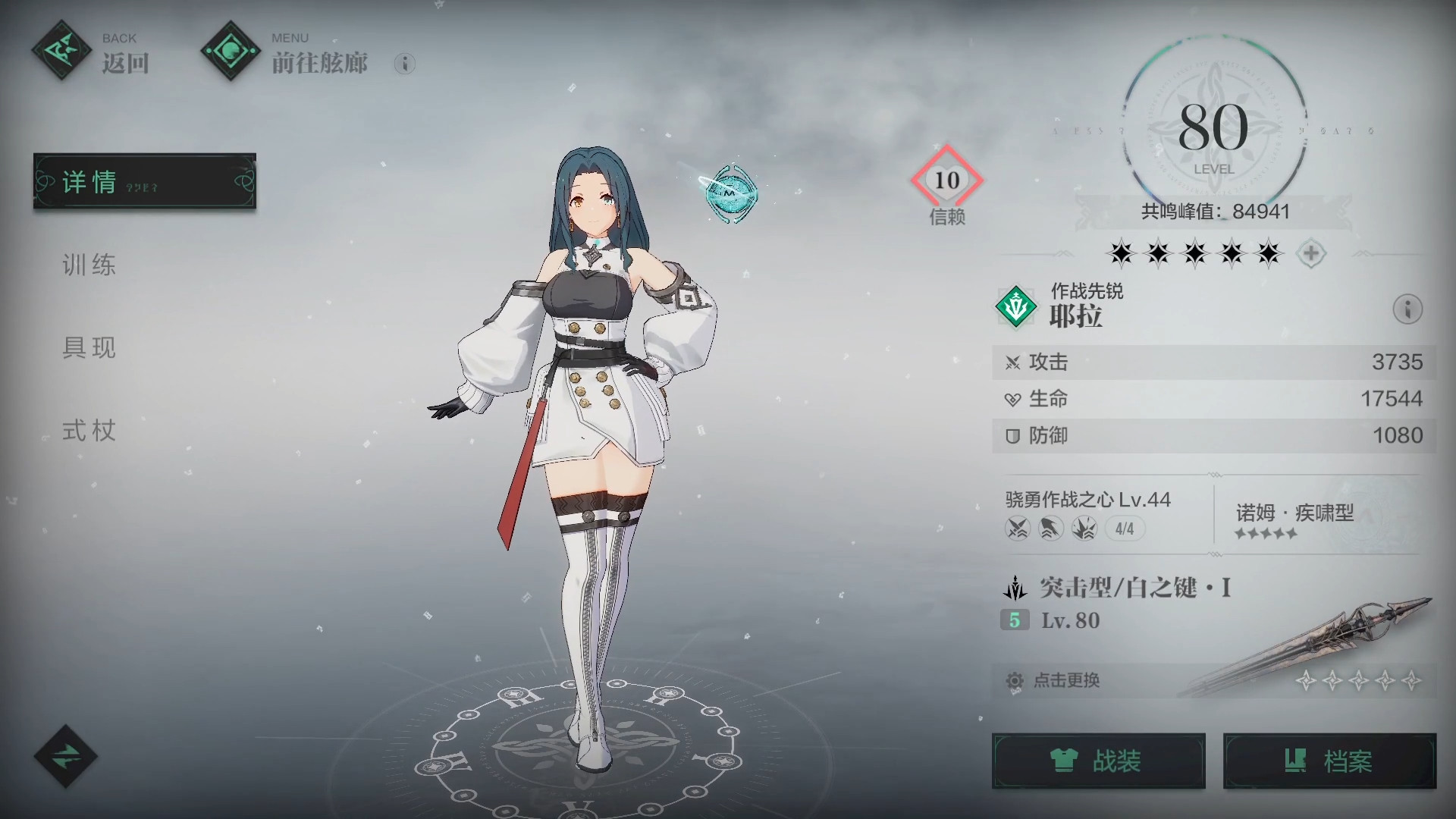Tap the plus button beside the stars
1456x819 pixels.
coord(1311,253)
